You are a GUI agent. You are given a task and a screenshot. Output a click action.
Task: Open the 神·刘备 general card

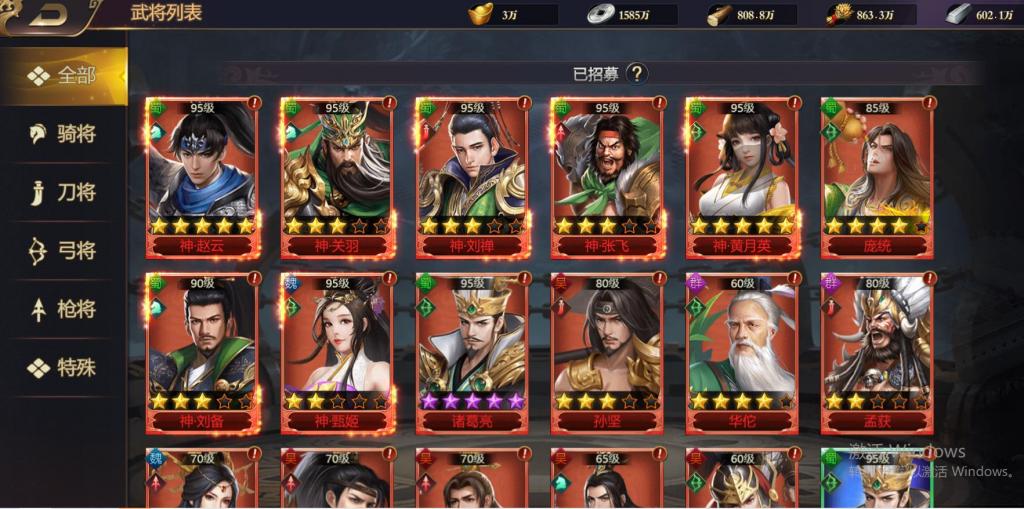pyautogui.click(x=202, y=352)
